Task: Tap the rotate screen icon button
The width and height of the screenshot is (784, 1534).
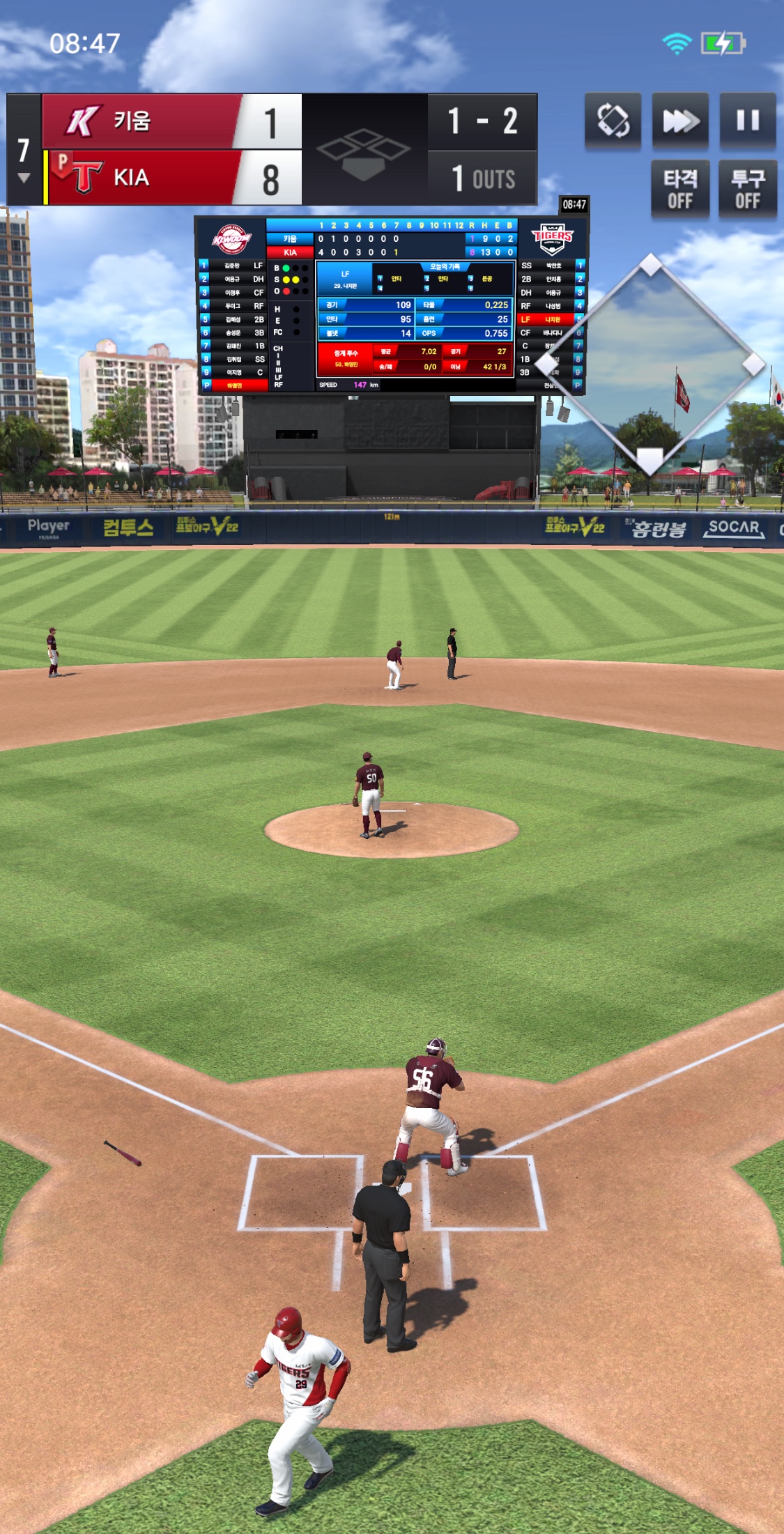Action: pos(613,121)
